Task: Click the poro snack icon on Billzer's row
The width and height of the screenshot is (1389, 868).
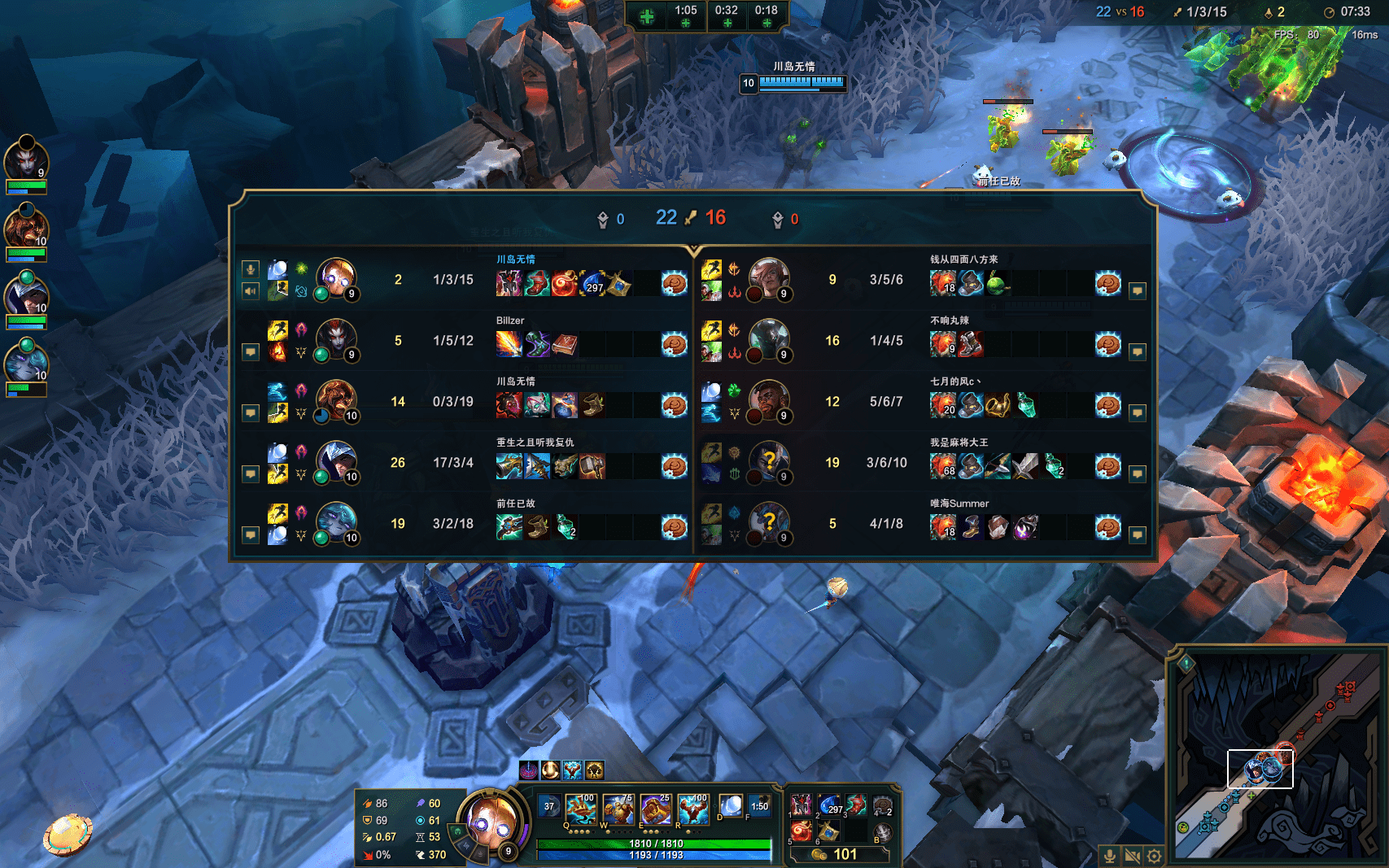Action: pyautogui.click(x=674, y=344)
